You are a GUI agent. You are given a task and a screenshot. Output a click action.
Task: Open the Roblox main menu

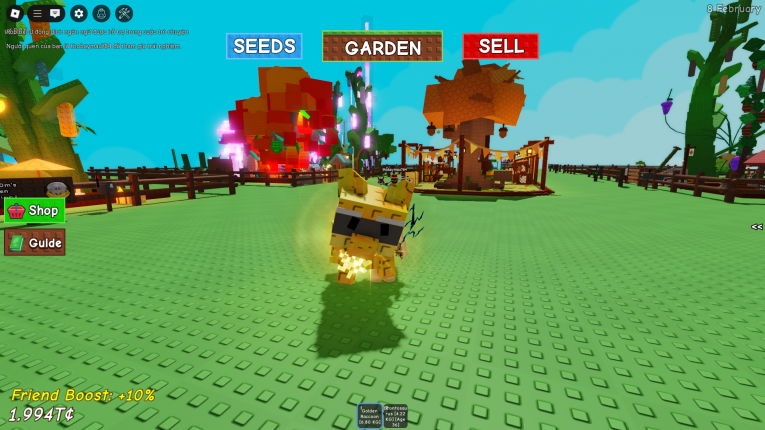click(x=14, y=13)
